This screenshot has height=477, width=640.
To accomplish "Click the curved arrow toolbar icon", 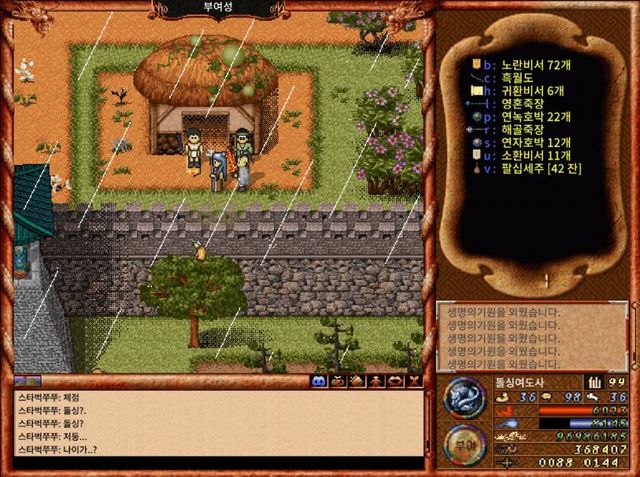I will point(395,381).
